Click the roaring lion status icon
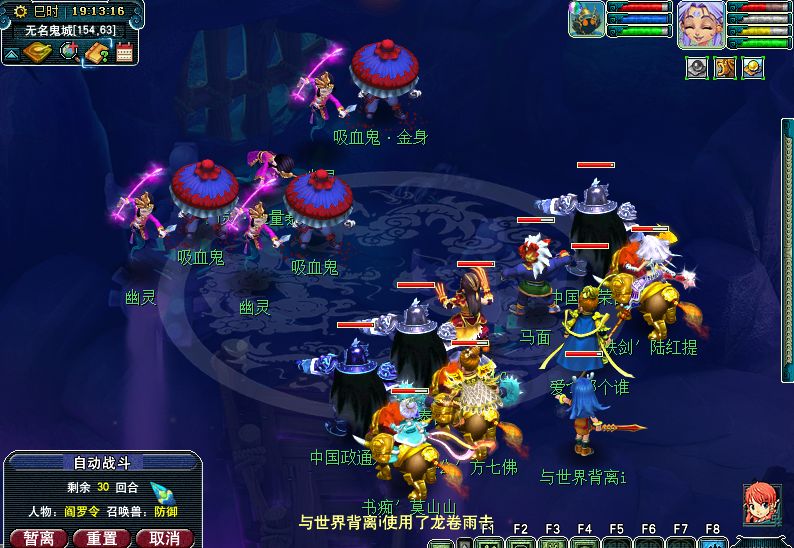794x548 pixels. click(724, 67)
